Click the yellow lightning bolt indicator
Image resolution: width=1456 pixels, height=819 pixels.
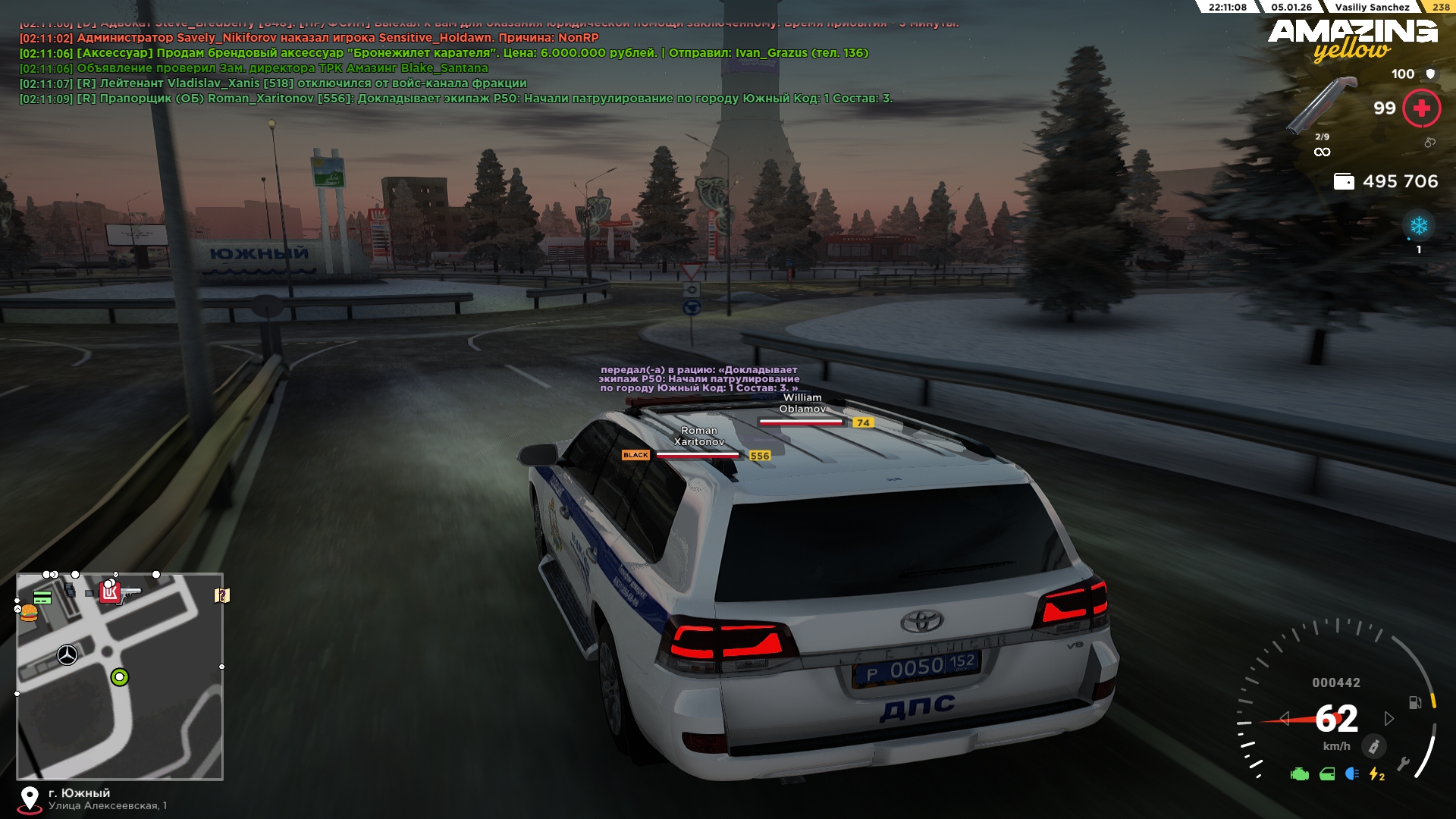(x=1376, y=774)
